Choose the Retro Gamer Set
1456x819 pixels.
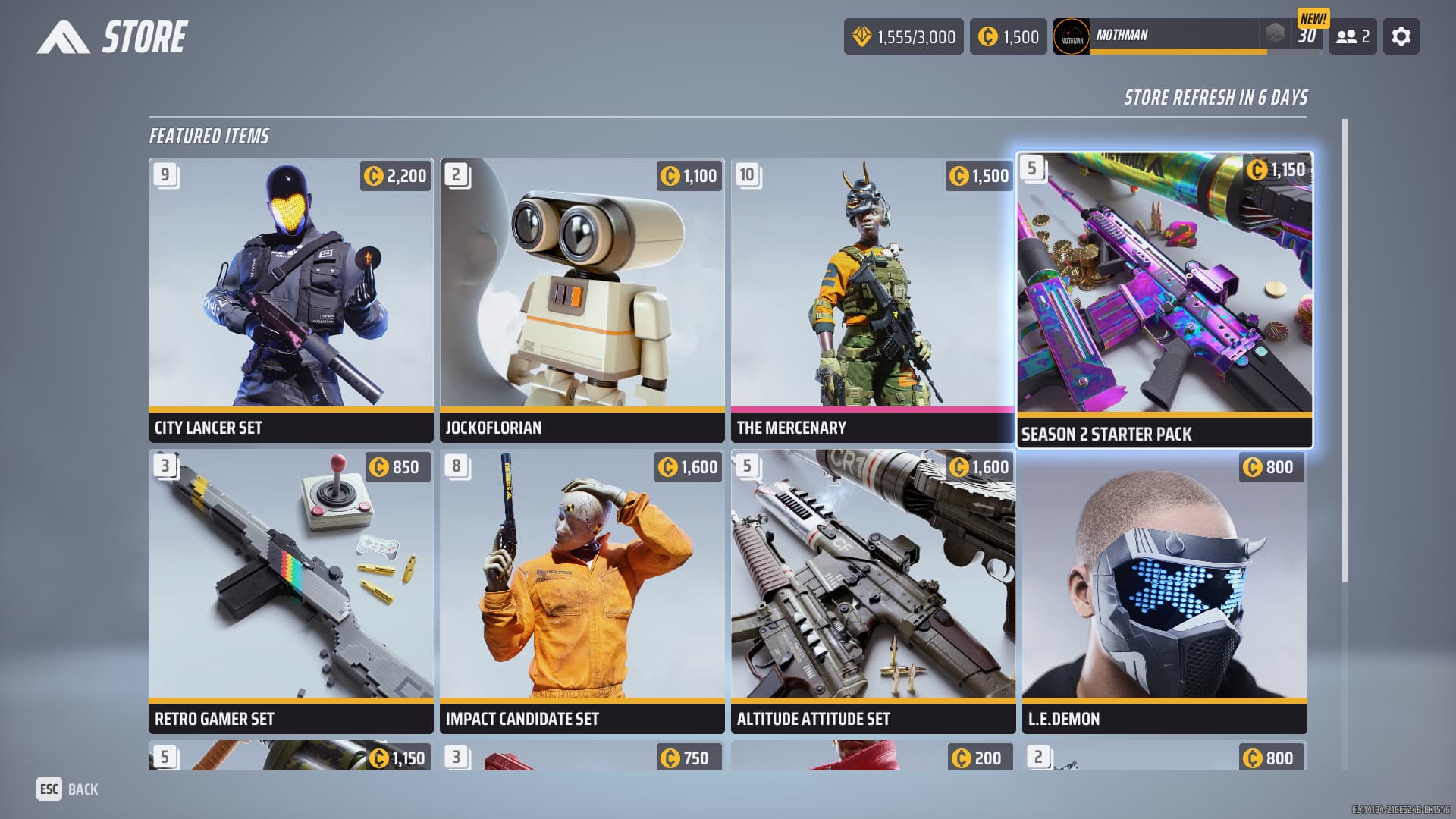pos(290,591)
